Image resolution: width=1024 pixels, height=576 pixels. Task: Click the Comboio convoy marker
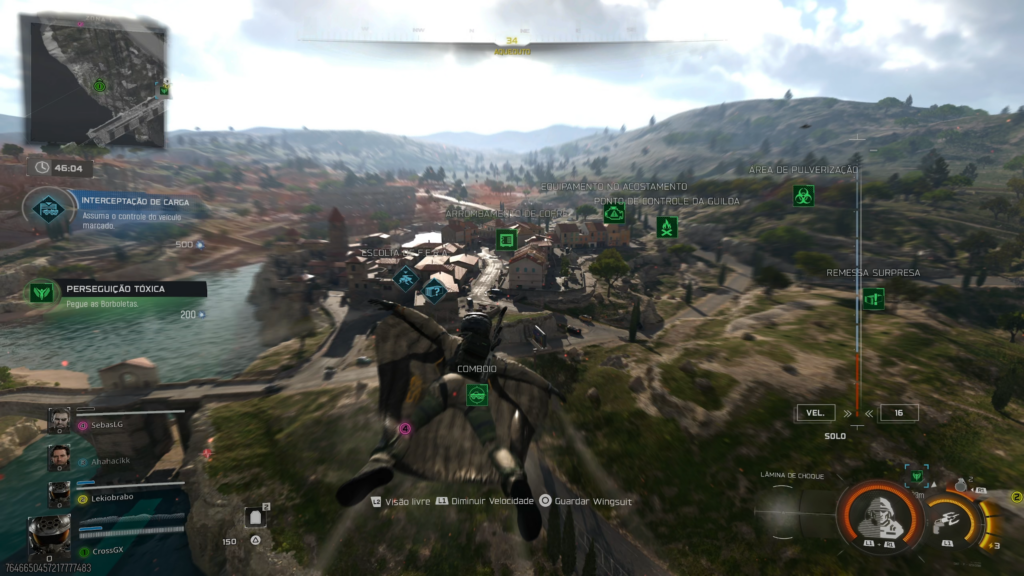pos(477,394)
